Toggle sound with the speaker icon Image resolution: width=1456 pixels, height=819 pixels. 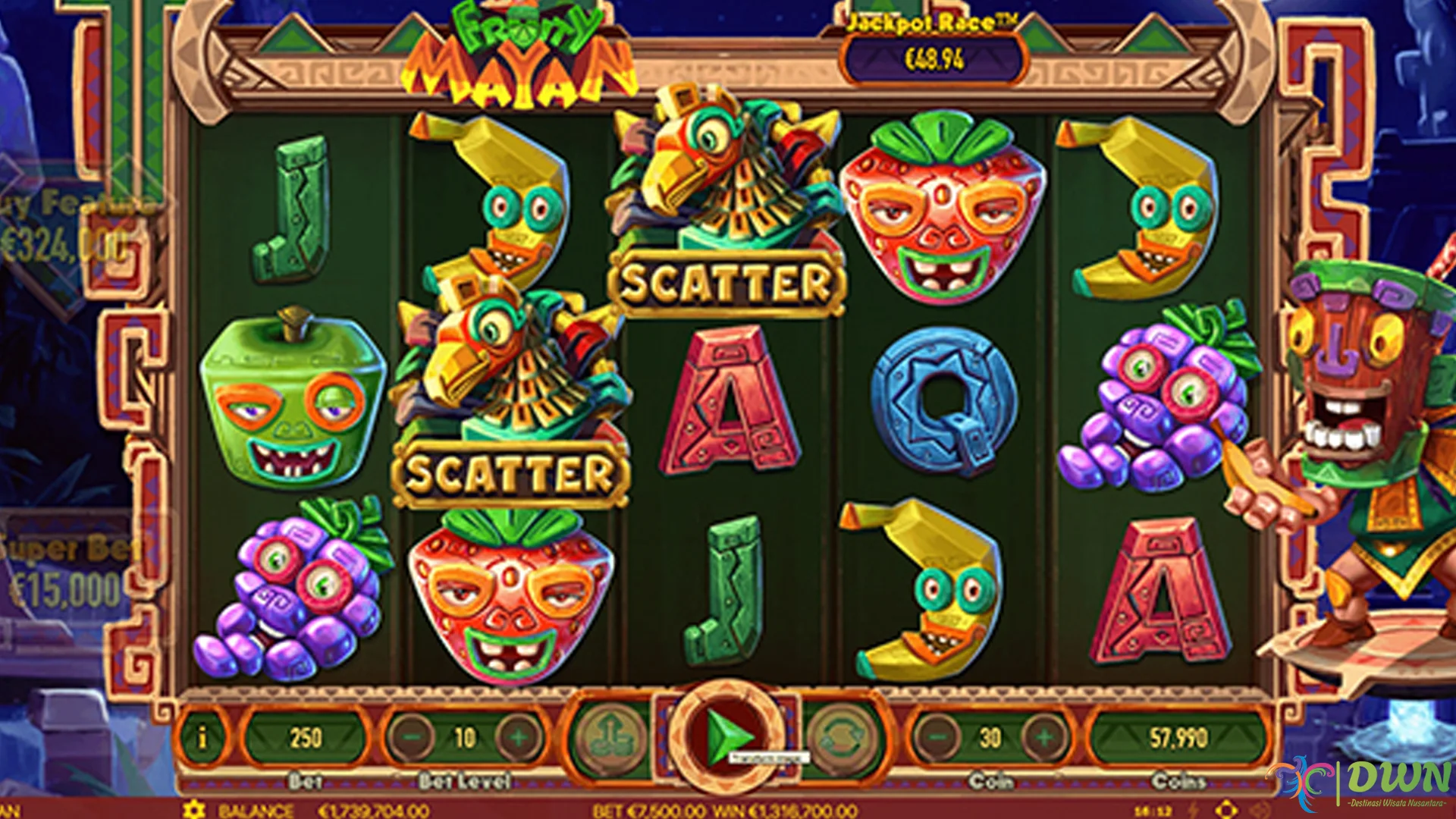1260,810
